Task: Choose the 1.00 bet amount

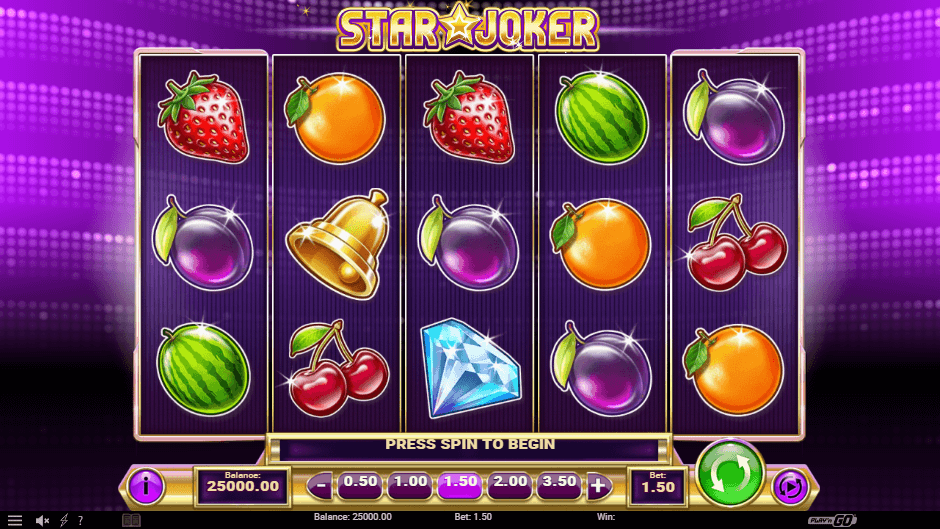Action: 410,483
